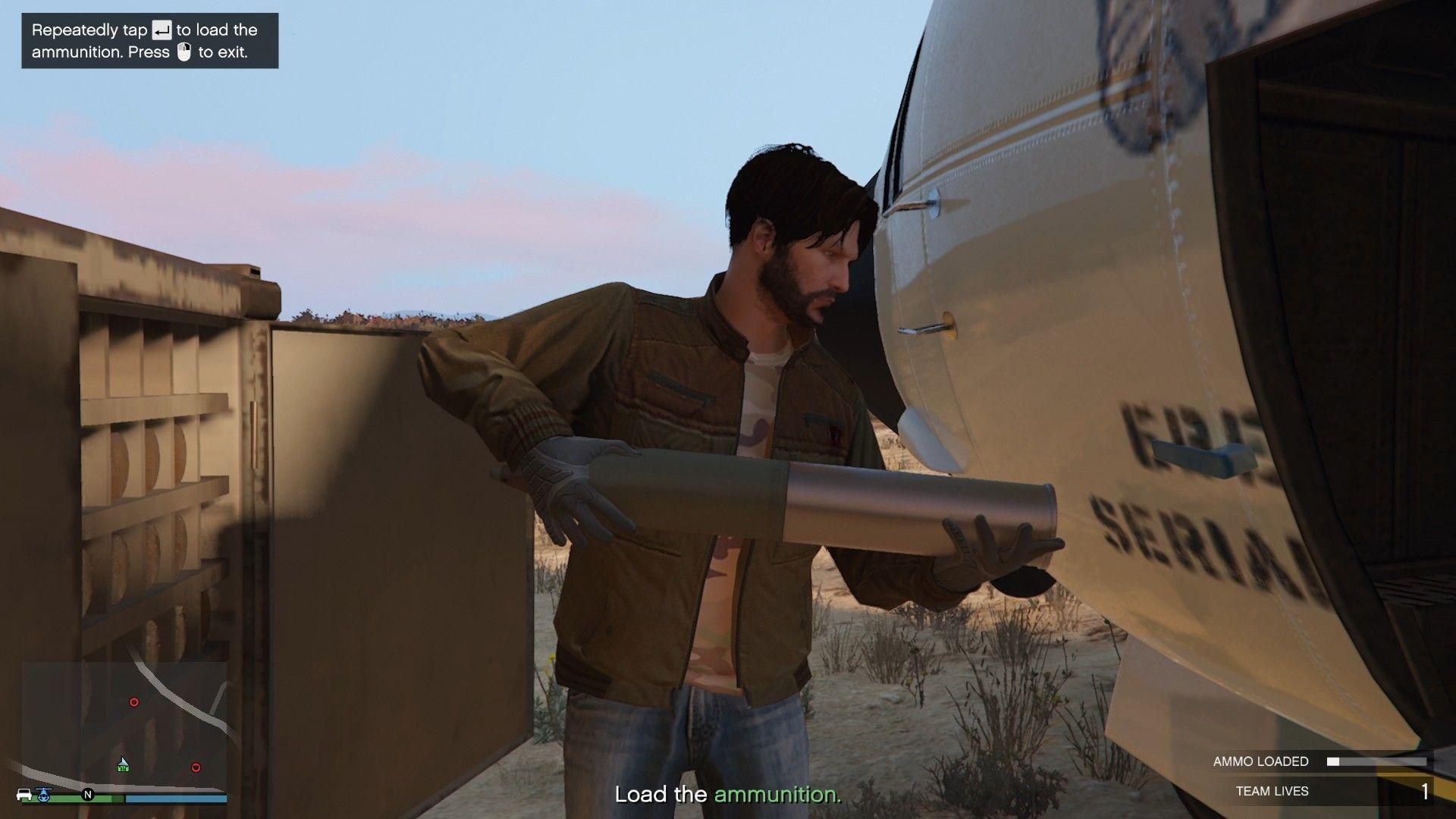The height and width of the screenshot is (819, 1456).
Task: Click the Load the ammunition subtitle text
Action: pyautogui.click(x=728, y=795)
